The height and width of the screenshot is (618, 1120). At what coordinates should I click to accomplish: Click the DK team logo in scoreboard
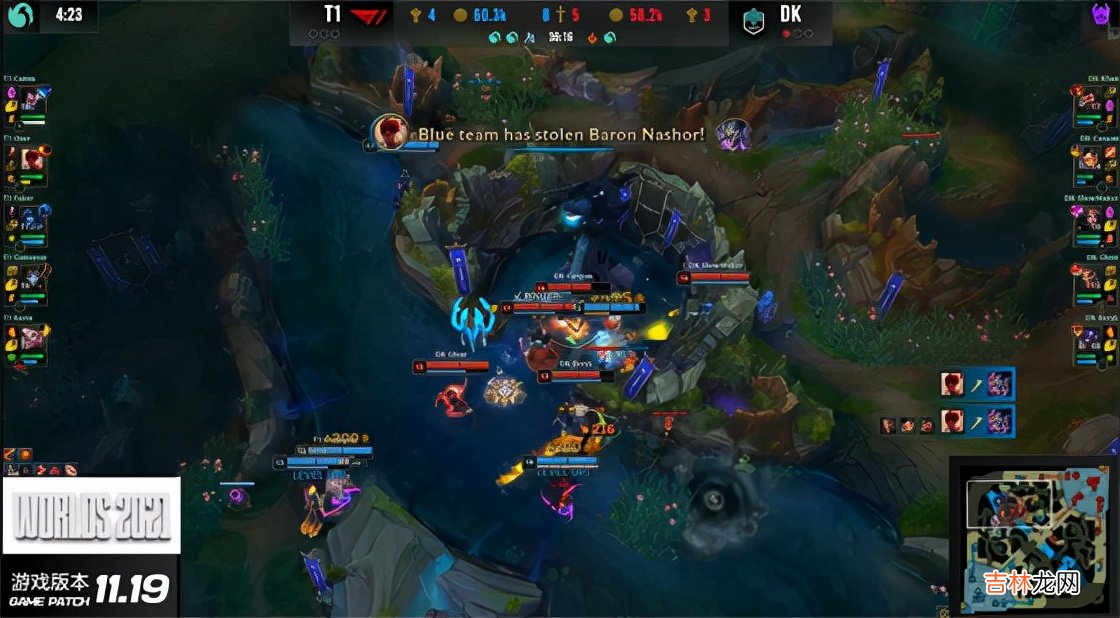pos(754,20)
